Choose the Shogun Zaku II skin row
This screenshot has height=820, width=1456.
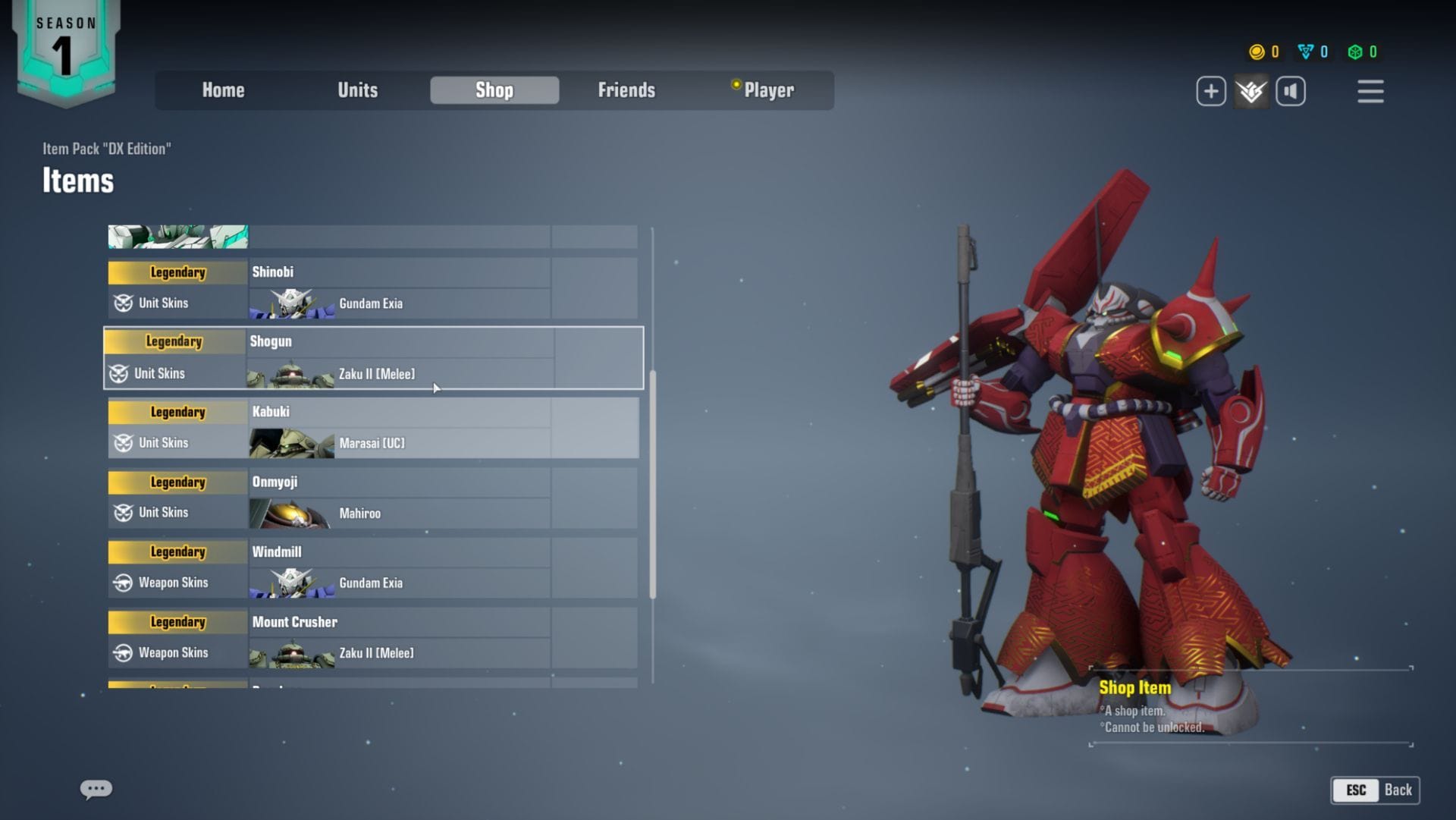tap(372, 358)
